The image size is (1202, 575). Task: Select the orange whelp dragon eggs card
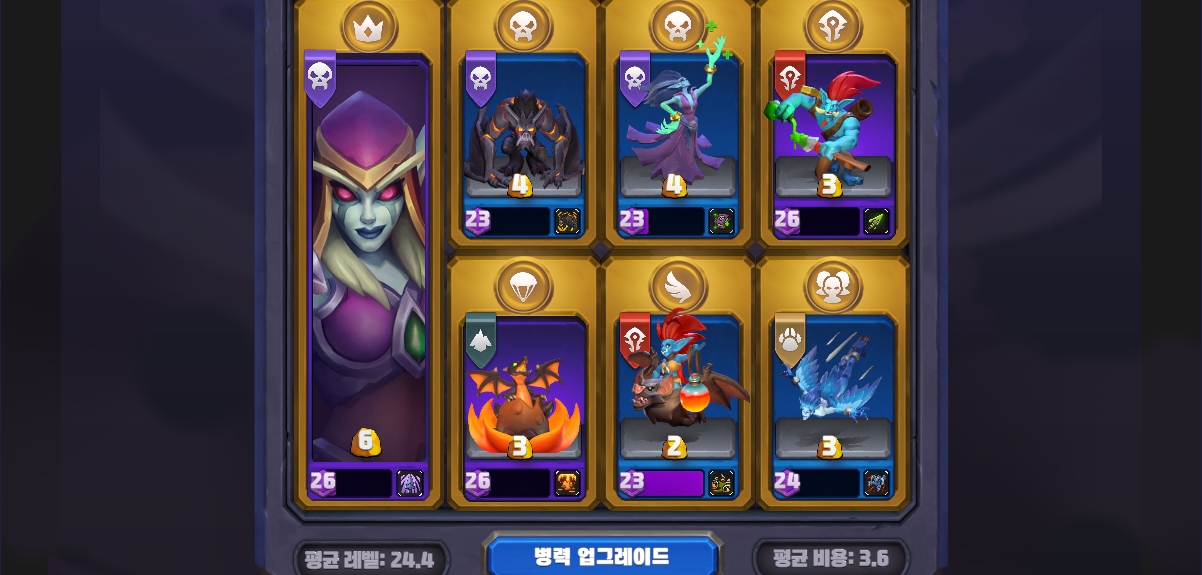point(523,400)
